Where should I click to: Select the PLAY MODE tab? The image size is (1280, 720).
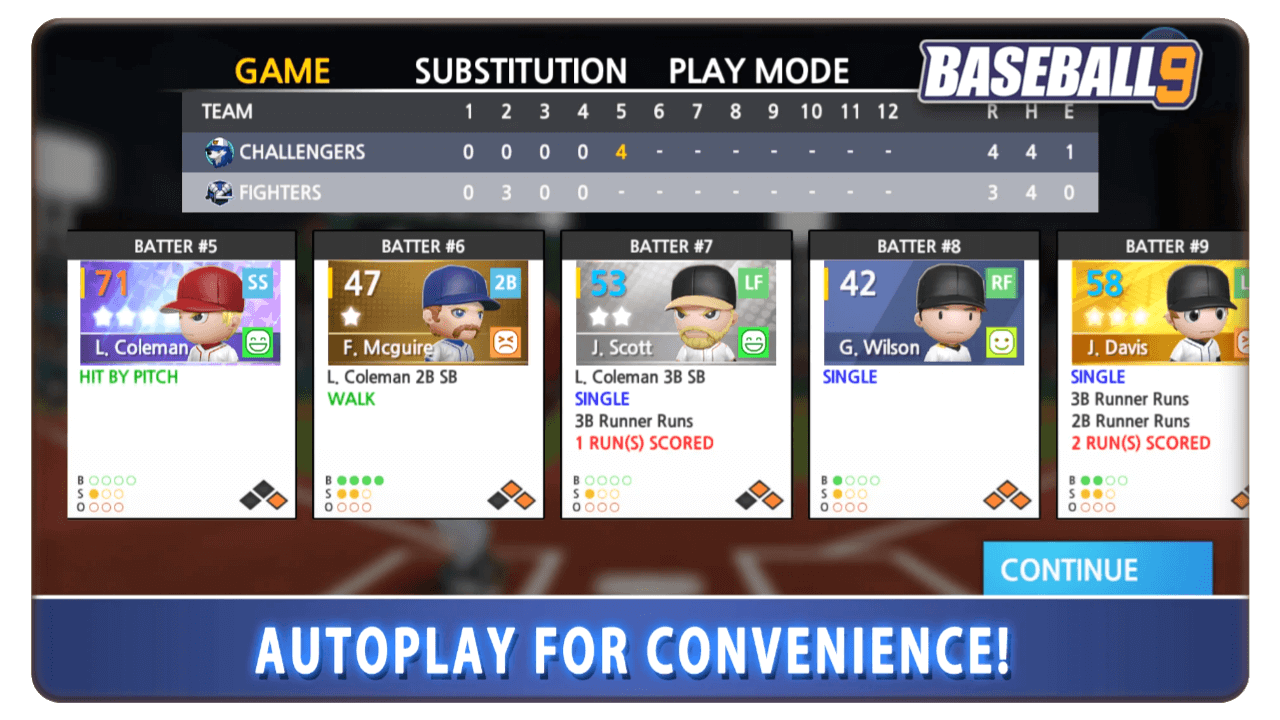click(x=758, y=71)
